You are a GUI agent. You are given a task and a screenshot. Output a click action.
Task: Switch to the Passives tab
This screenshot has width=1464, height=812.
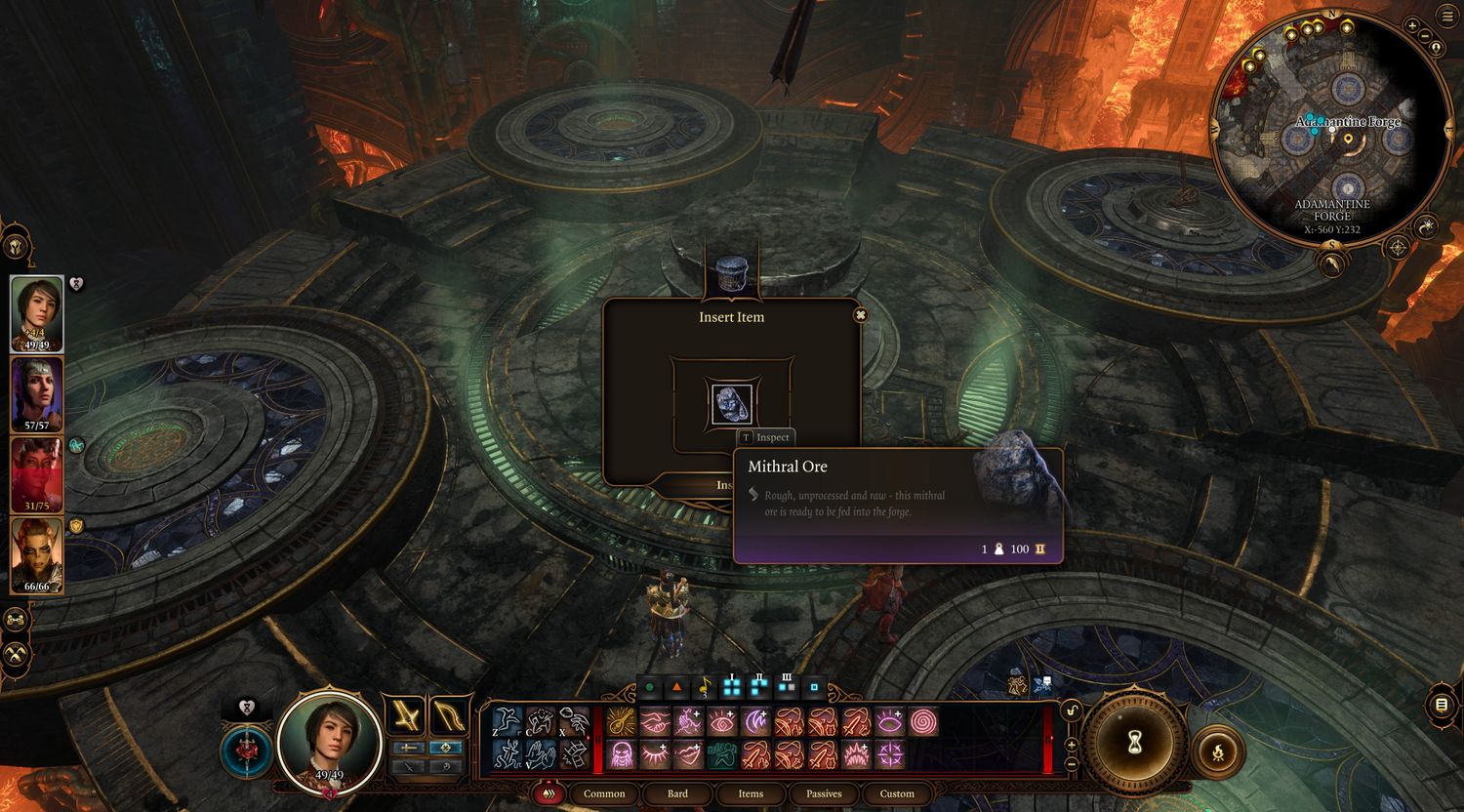824,793
